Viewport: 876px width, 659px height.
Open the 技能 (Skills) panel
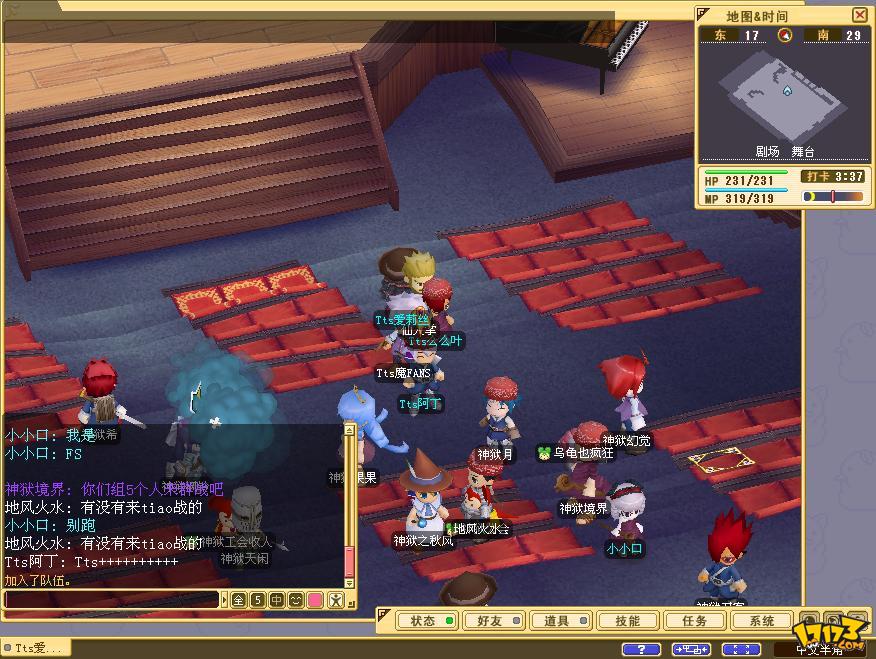click(626, 621)
